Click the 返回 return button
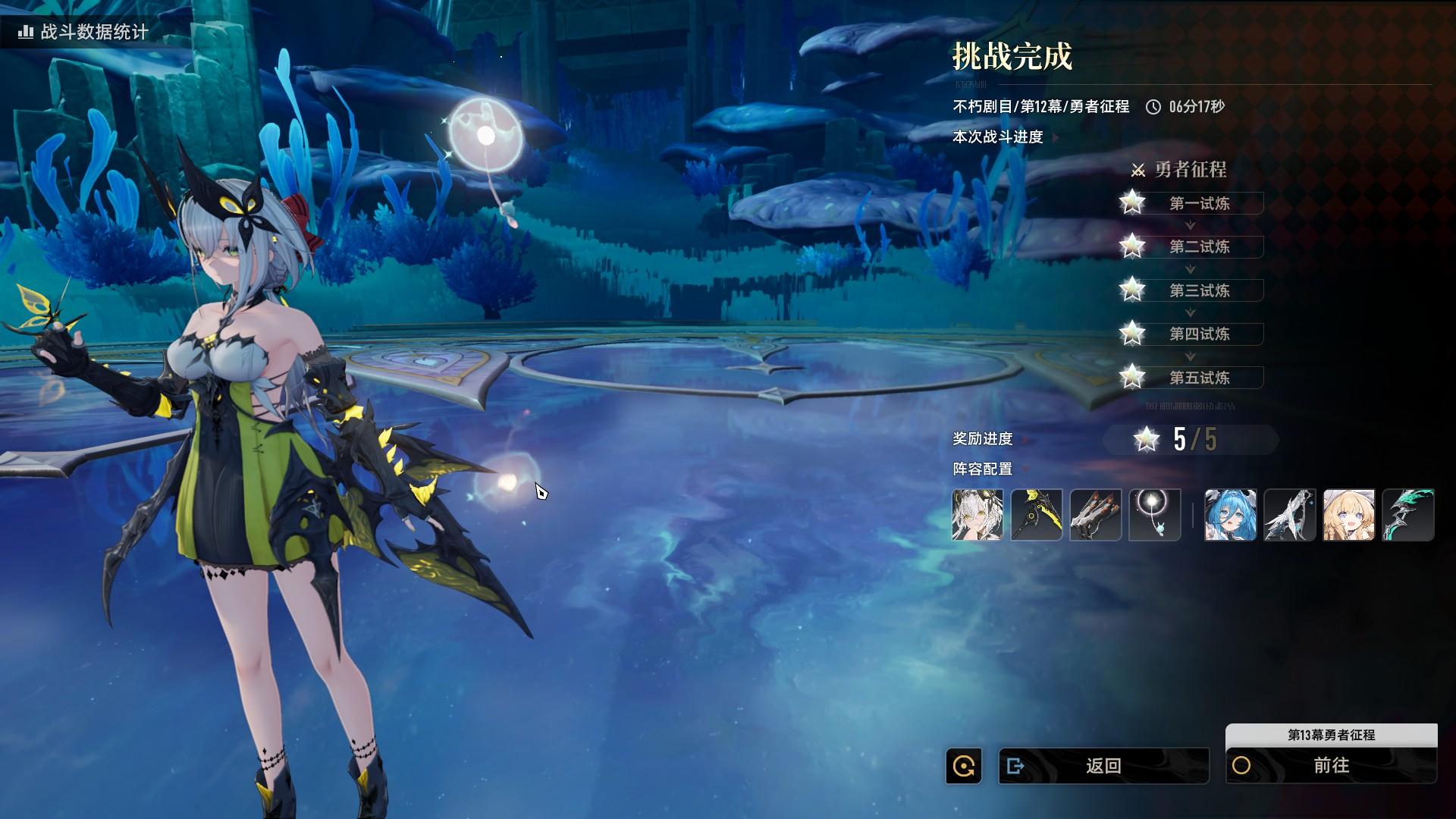This screenshot has width=1456, height=819. click(x=1103, y=766)
